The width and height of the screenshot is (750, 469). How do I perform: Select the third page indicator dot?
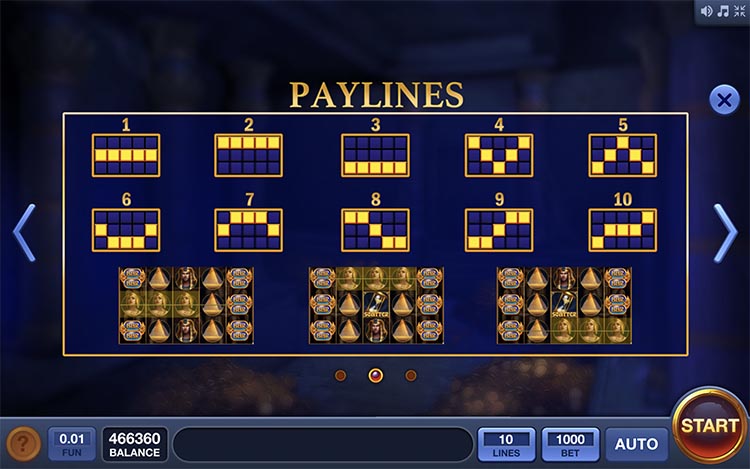point(411,375)
